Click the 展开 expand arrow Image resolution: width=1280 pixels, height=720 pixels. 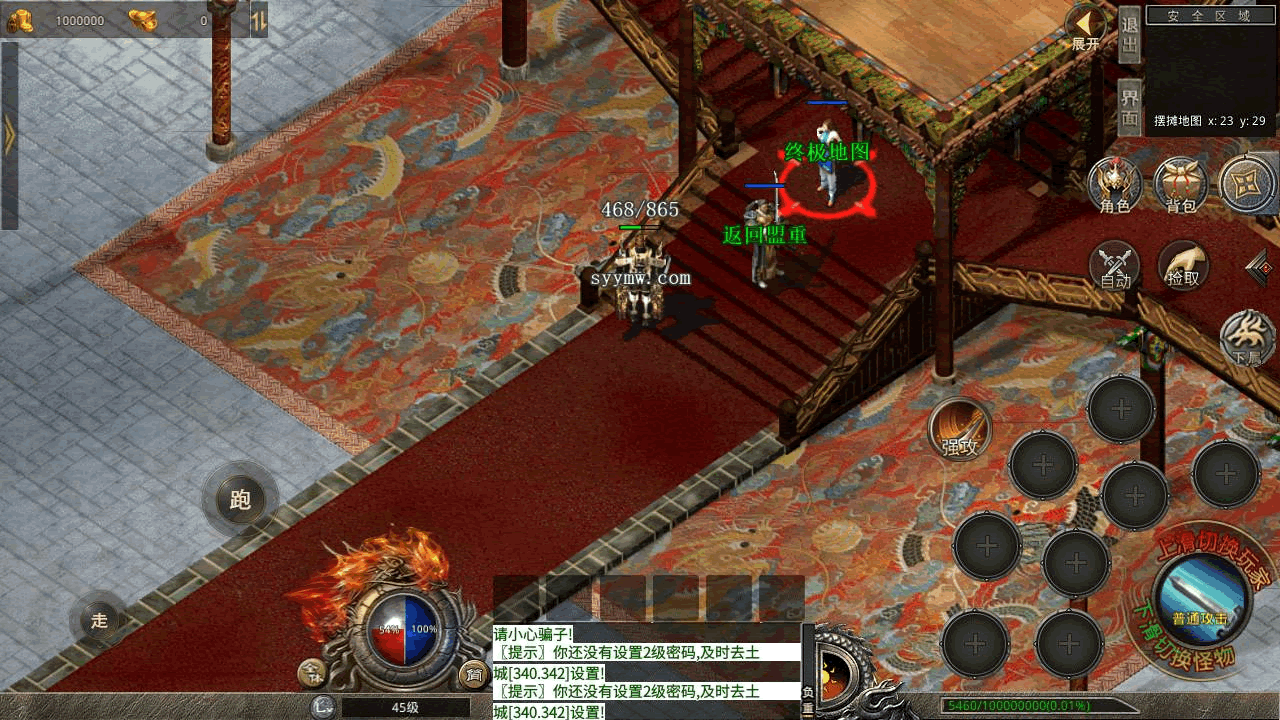point(1085,28)
